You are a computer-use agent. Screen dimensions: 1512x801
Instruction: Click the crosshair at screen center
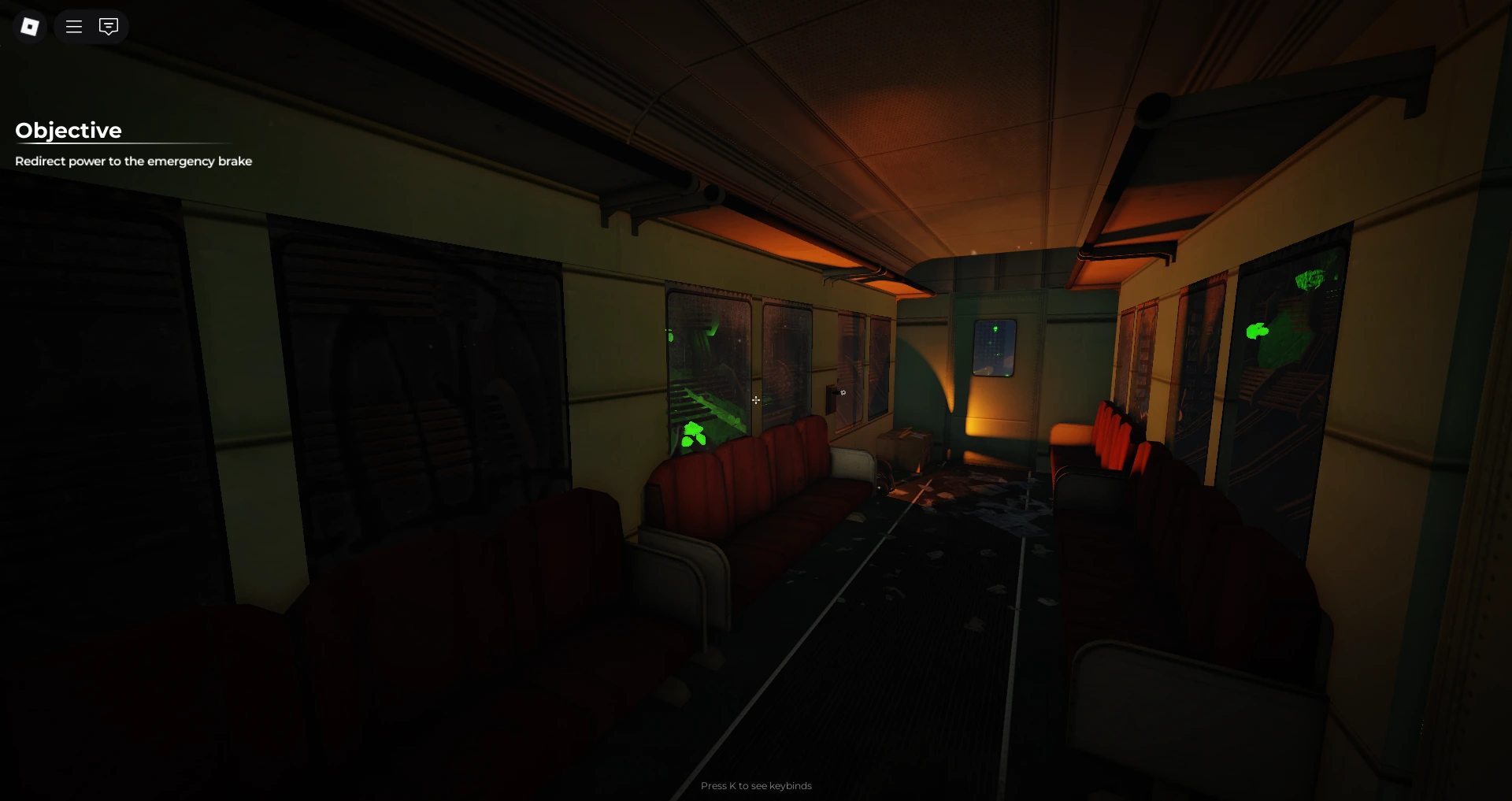point(756,400)
